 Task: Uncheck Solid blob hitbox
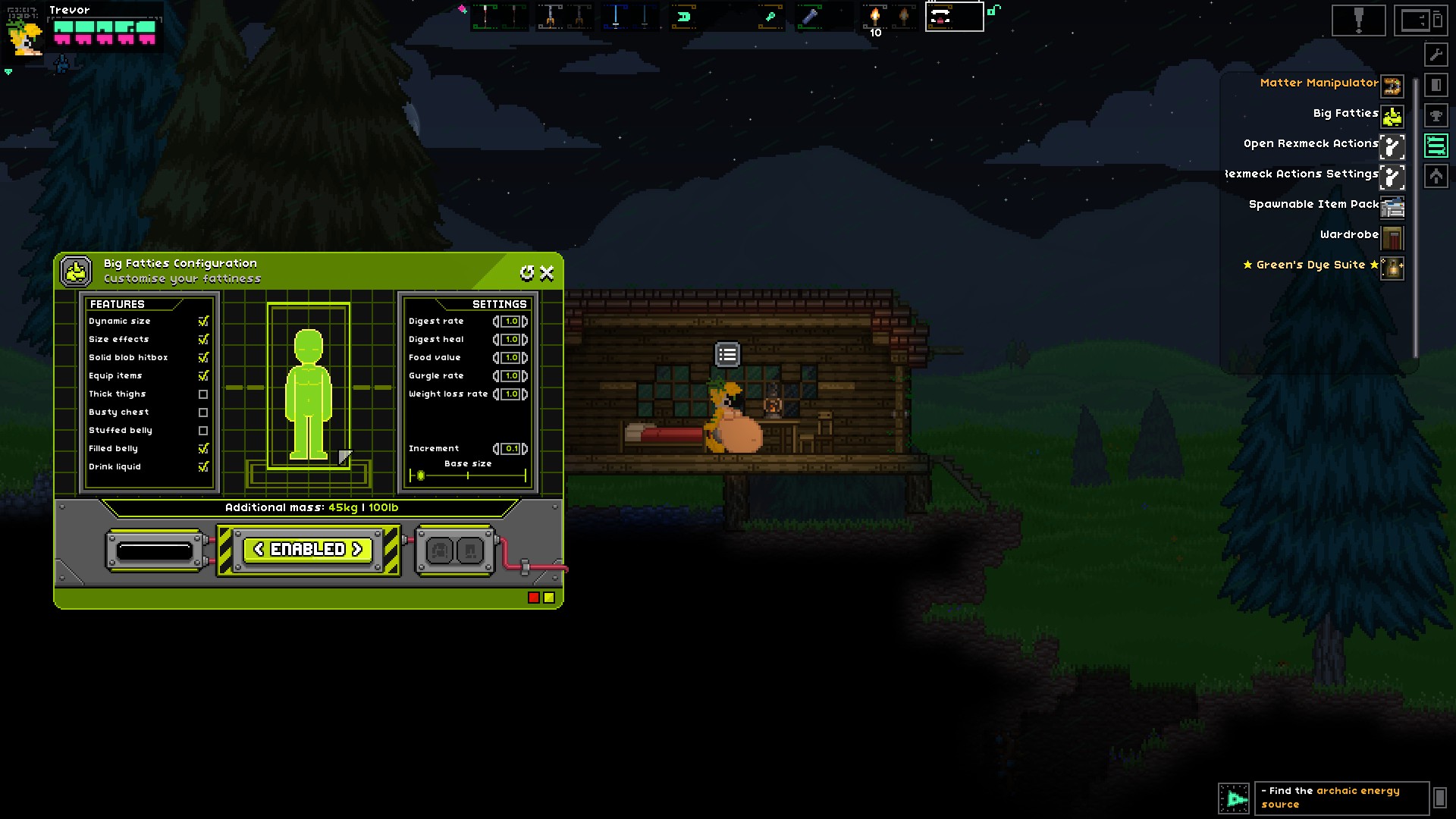(203, 358)
